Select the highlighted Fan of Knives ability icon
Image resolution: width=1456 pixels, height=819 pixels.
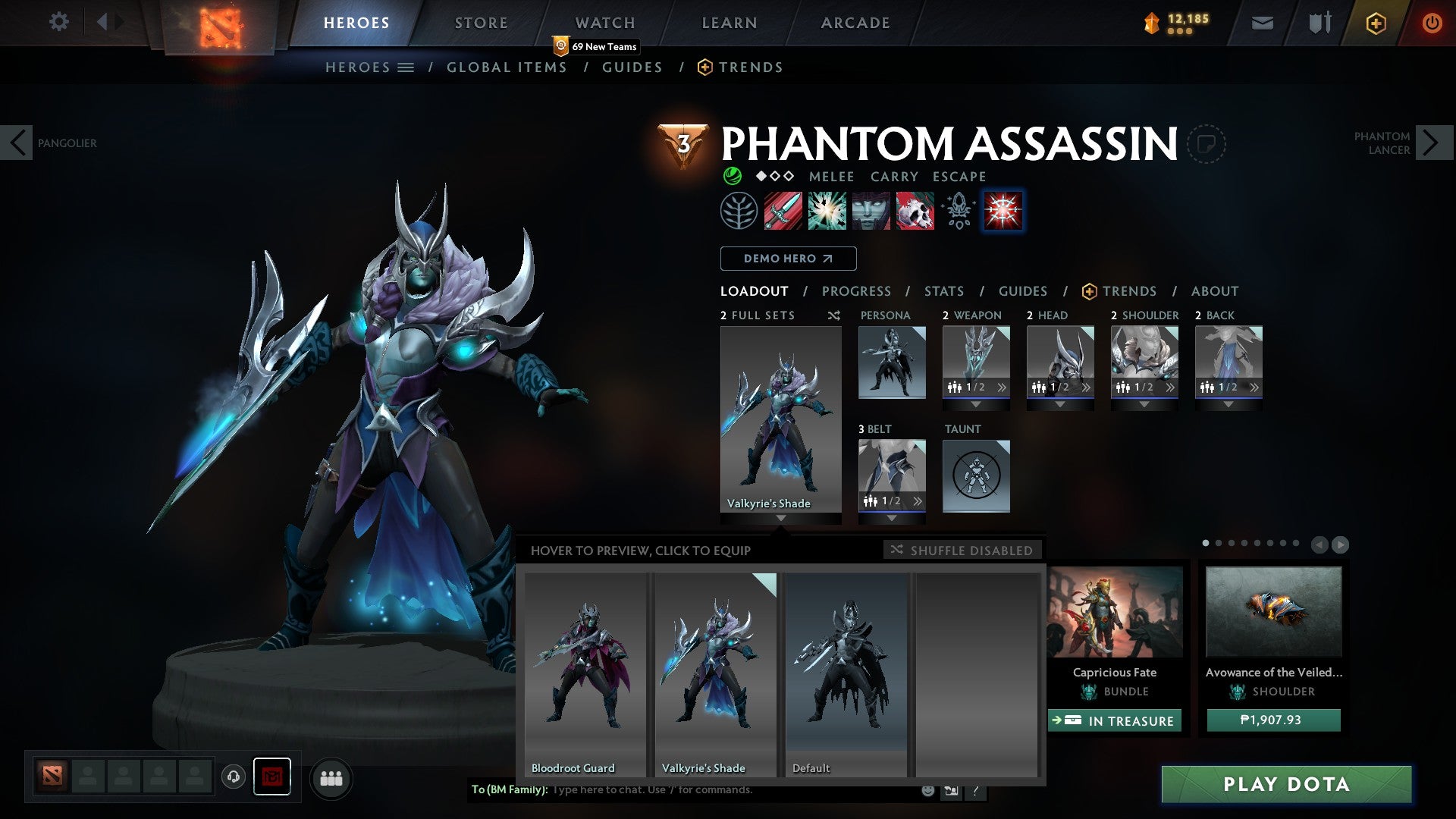pos(1003,211)
